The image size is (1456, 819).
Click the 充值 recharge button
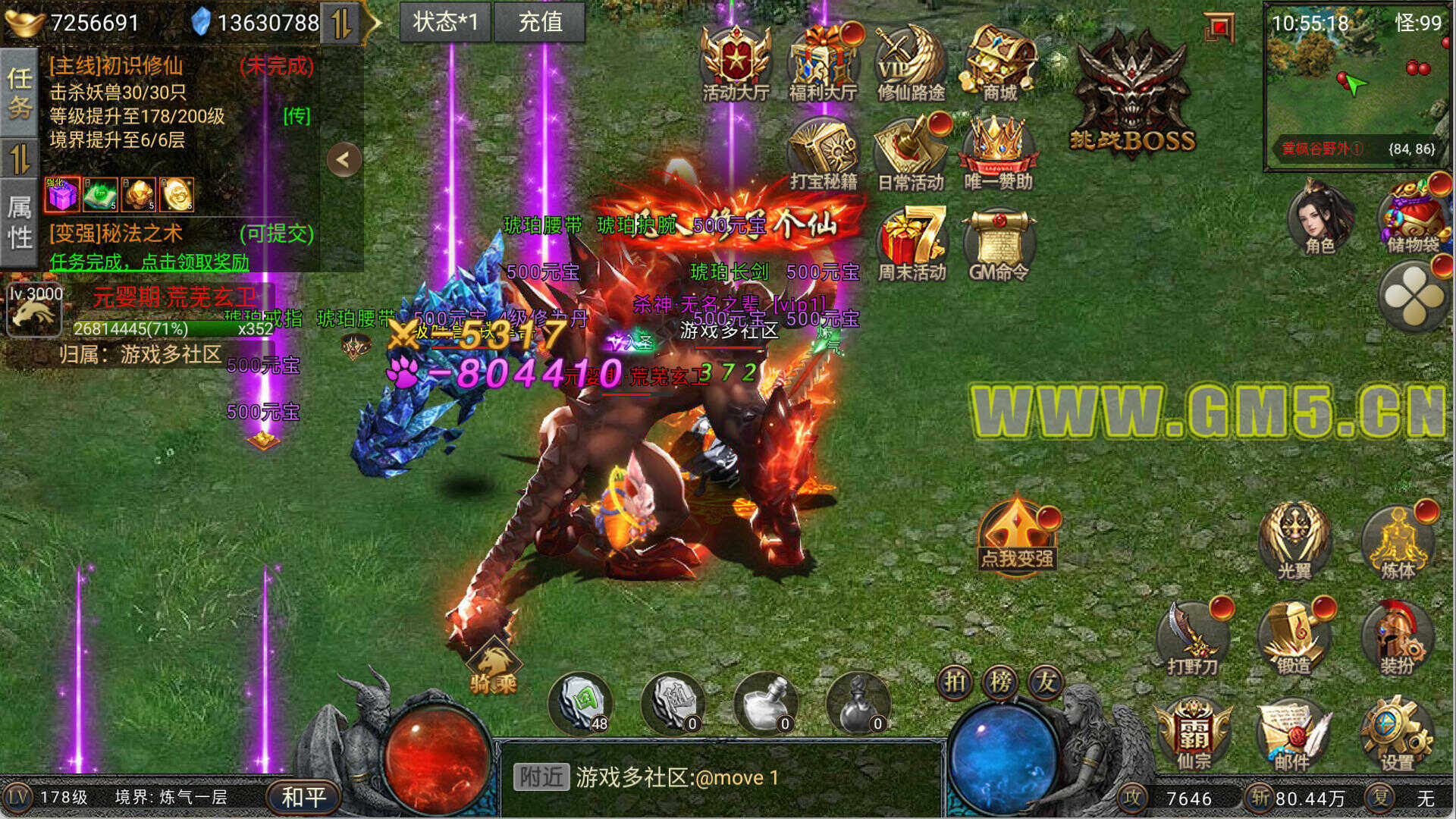click(x=540, y=22)
